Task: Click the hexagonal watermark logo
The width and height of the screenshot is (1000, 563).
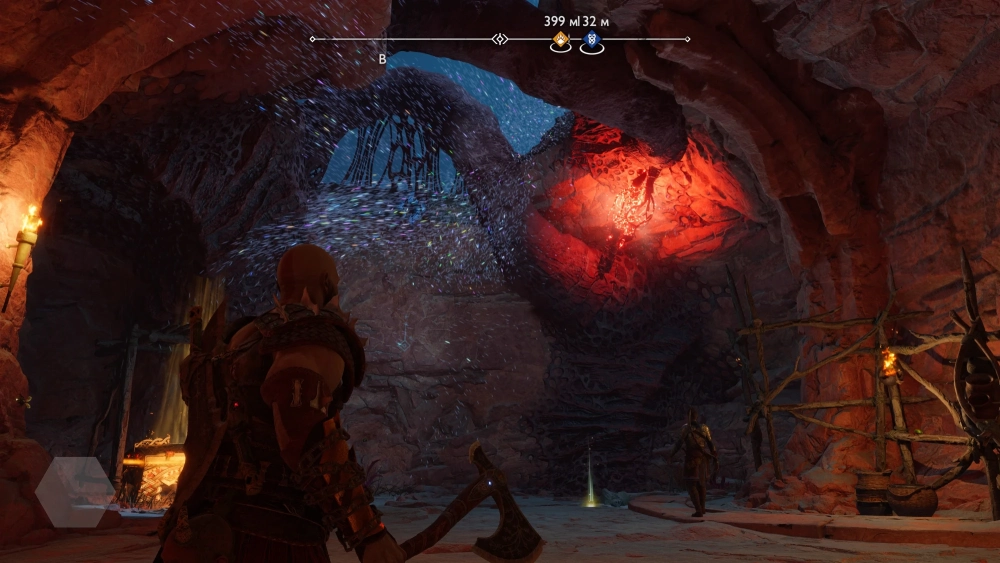Action: (75, 491)
